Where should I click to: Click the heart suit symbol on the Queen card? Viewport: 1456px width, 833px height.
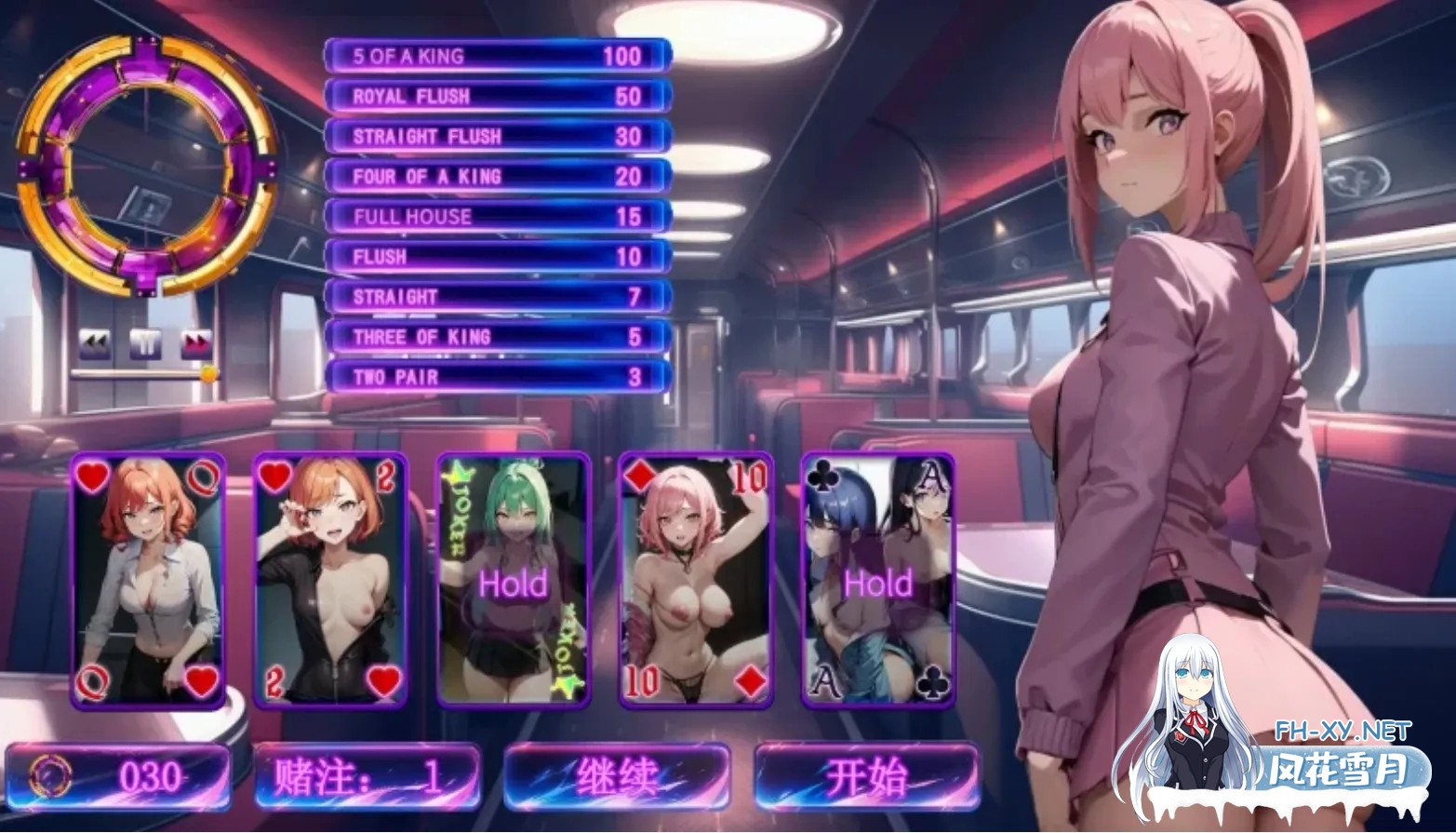[92, 477]
